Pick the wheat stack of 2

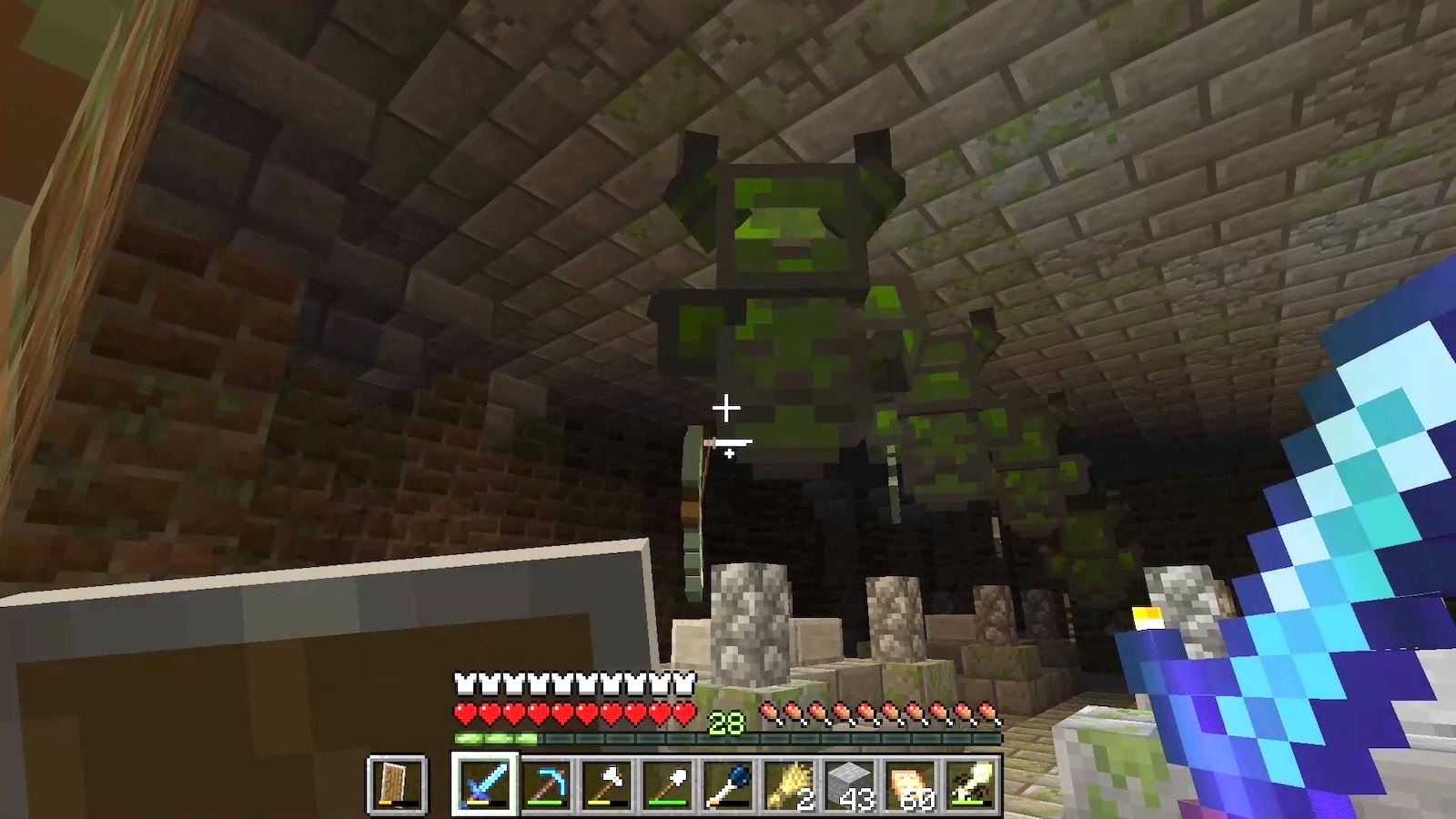click(x=790, y=784)
